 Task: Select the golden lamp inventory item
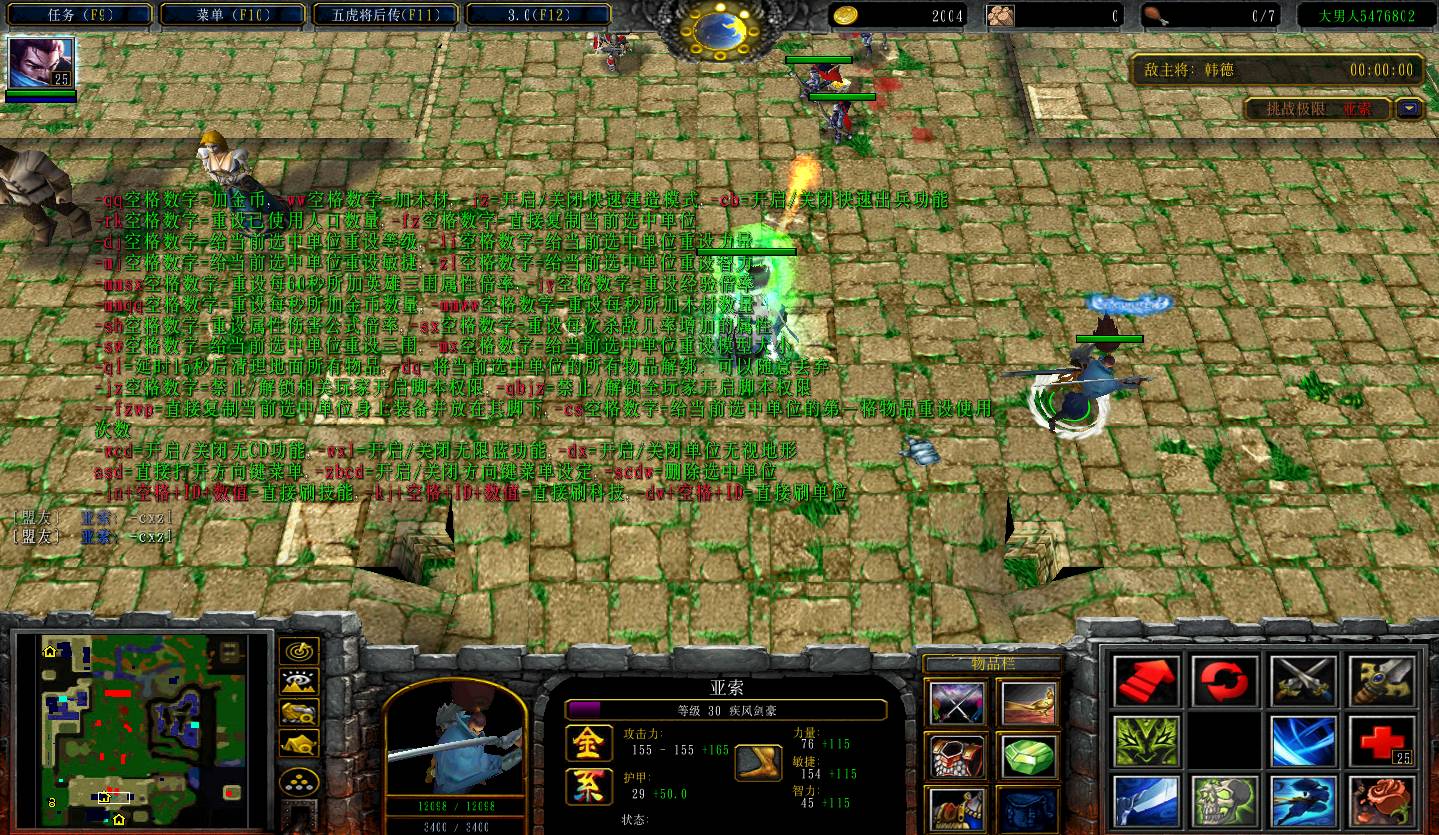point(1027,702)
